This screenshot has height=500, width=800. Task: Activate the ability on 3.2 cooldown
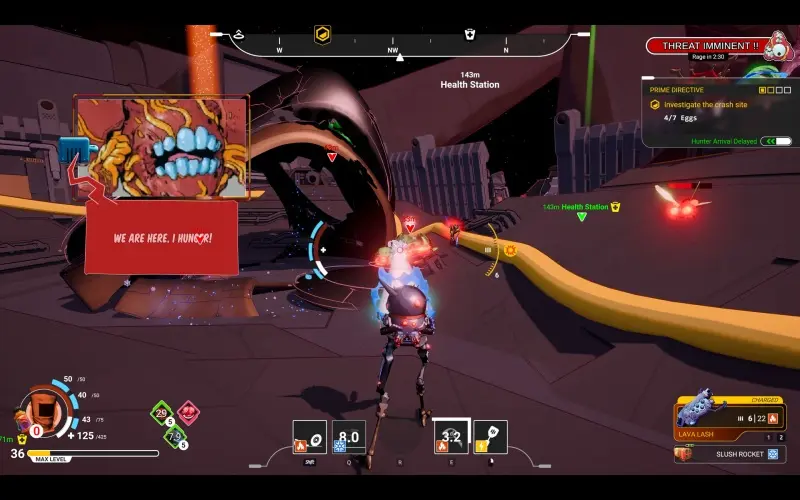[450, 437]
